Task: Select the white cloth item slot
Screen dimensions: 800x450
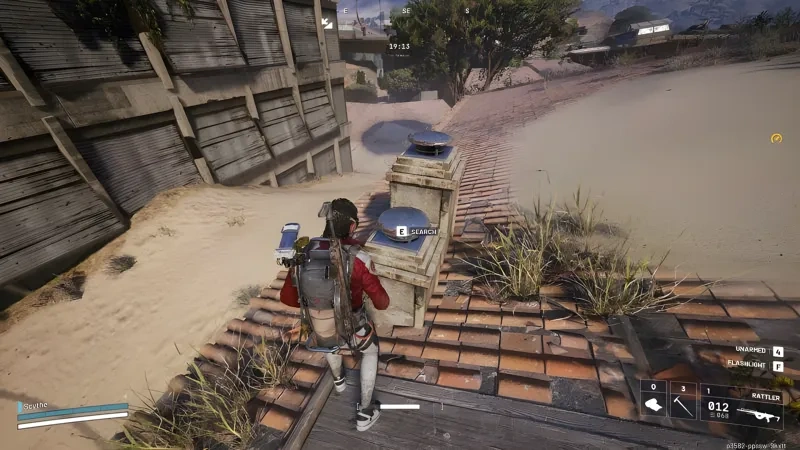Action: tap(652, 403)
